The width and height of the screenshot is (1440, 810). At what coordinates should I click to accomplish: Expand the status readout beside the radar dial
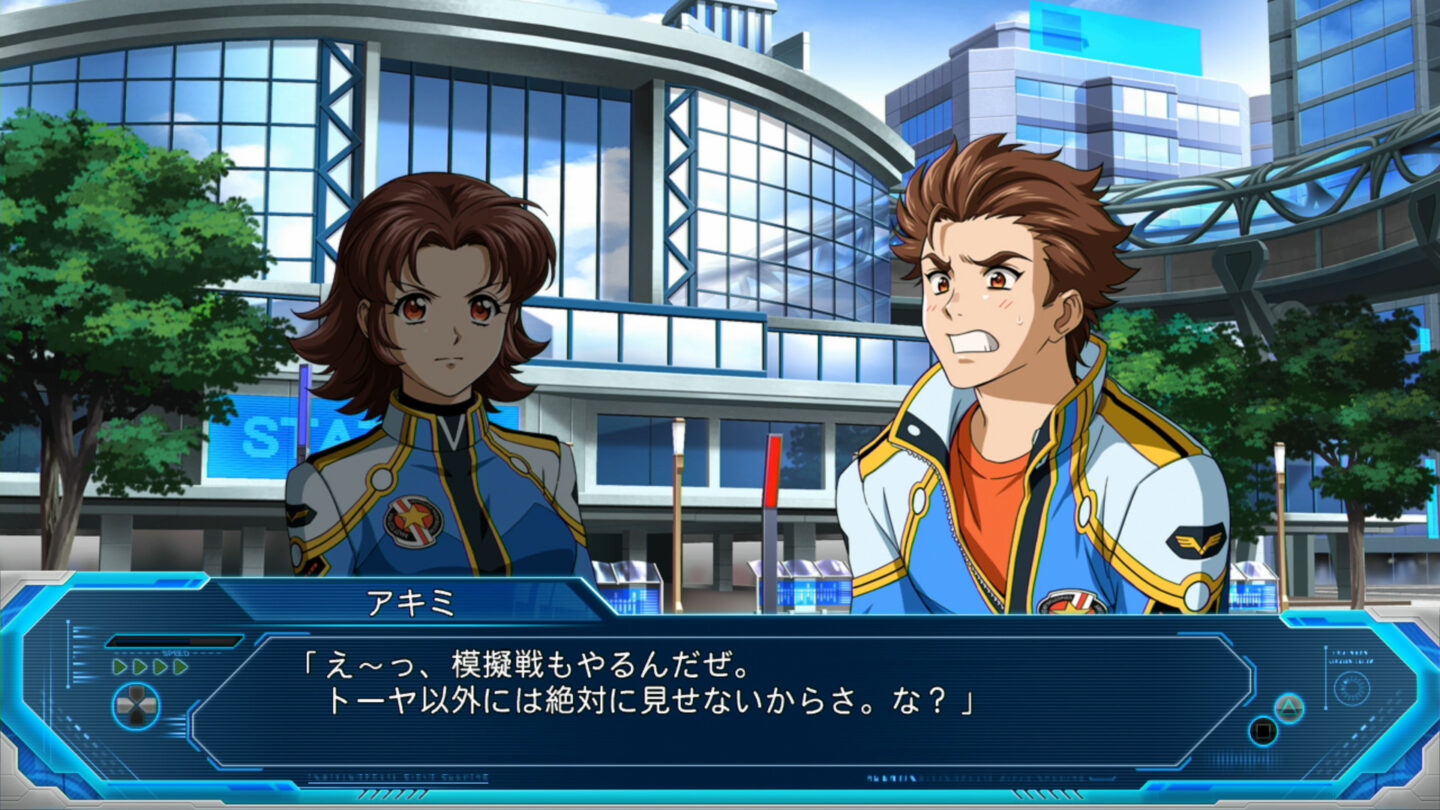click(1349, 656)
